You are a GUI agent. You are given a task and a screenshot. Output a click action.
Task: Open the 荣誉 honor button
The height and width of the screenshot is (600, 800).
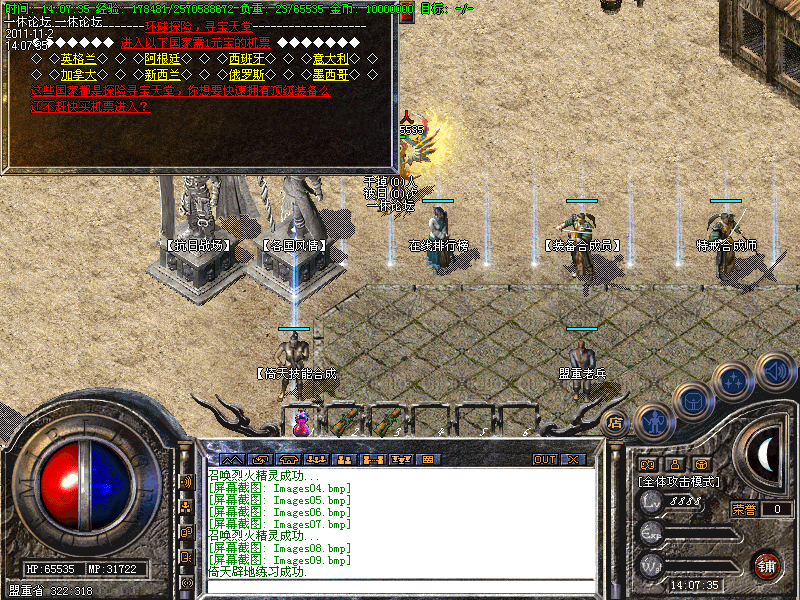(x=744, y=509)
